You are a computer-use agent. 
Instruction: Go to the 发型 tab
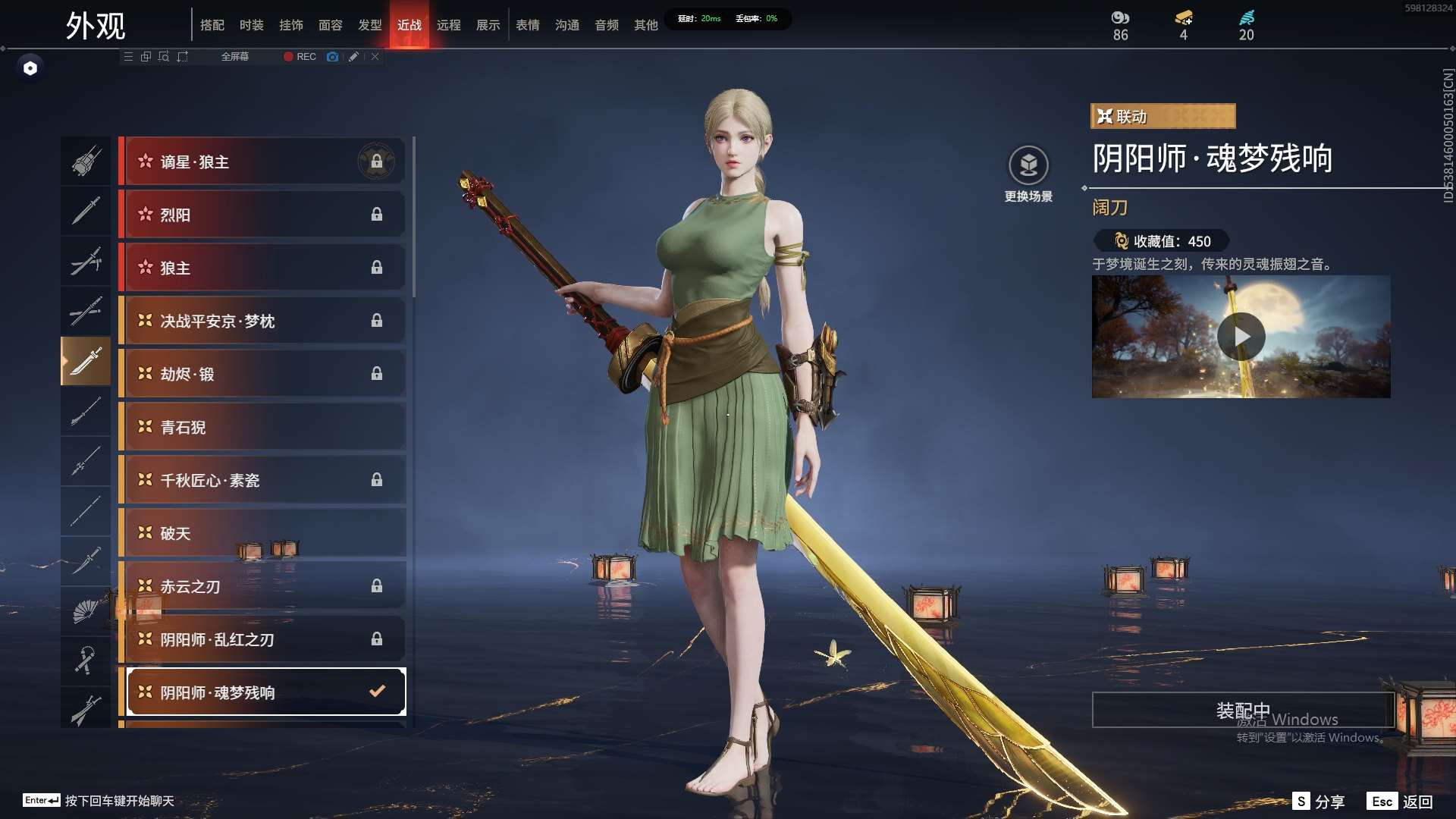[x=369, y=25]
